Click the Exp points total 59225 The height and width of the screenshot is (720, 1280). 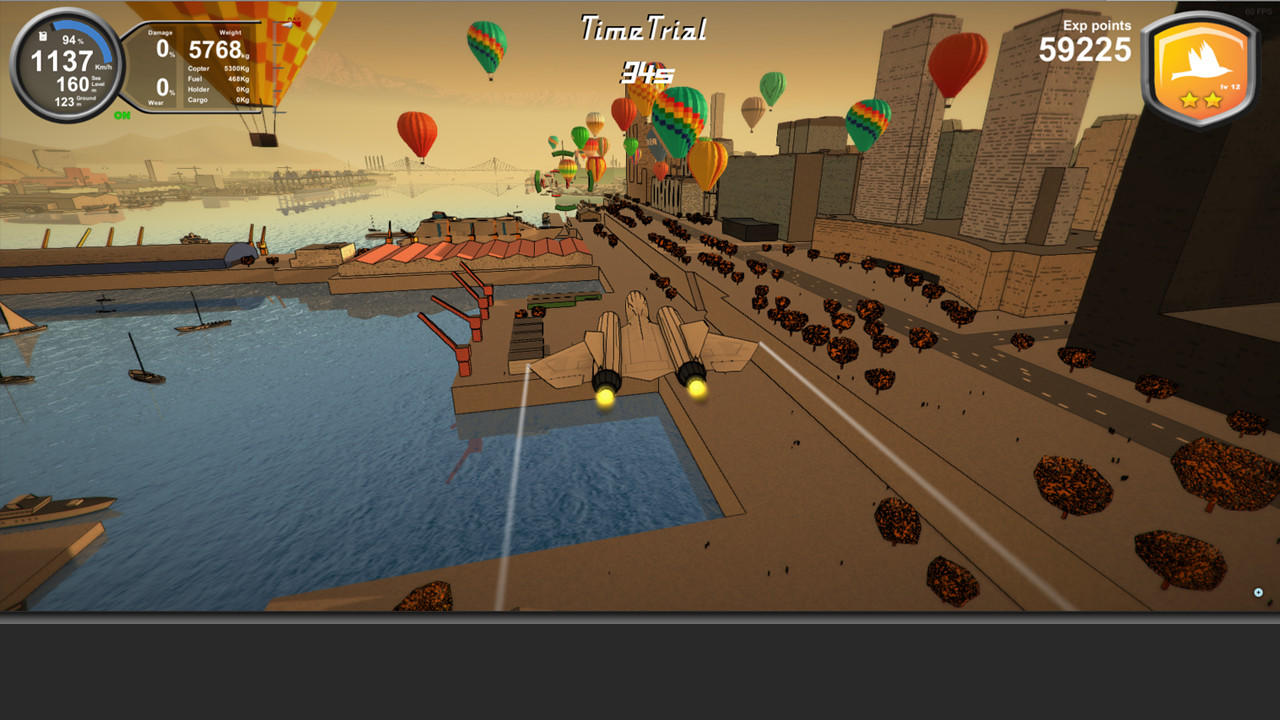pos(1084,51)
